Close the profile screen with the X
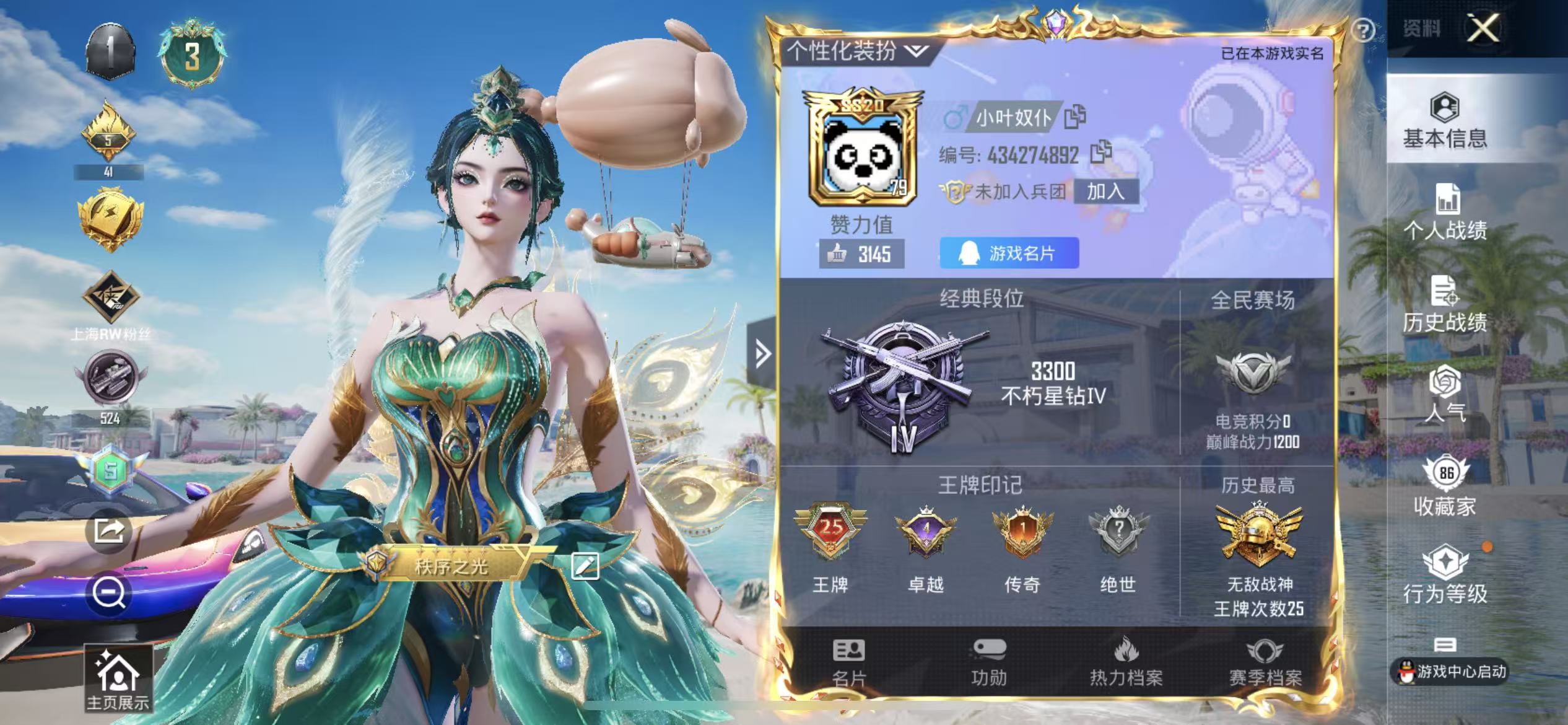Viewport: 1568px width, 725px height. (1483, 29)
